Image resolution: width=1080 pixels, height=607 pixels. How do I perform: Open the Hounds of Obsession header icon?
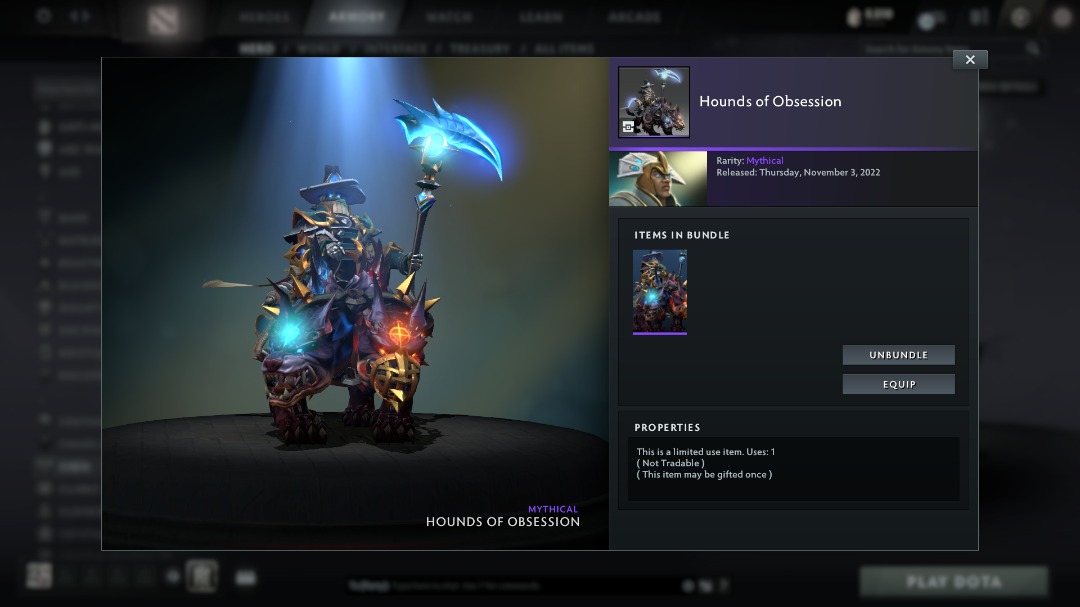(x=654, y=102)
